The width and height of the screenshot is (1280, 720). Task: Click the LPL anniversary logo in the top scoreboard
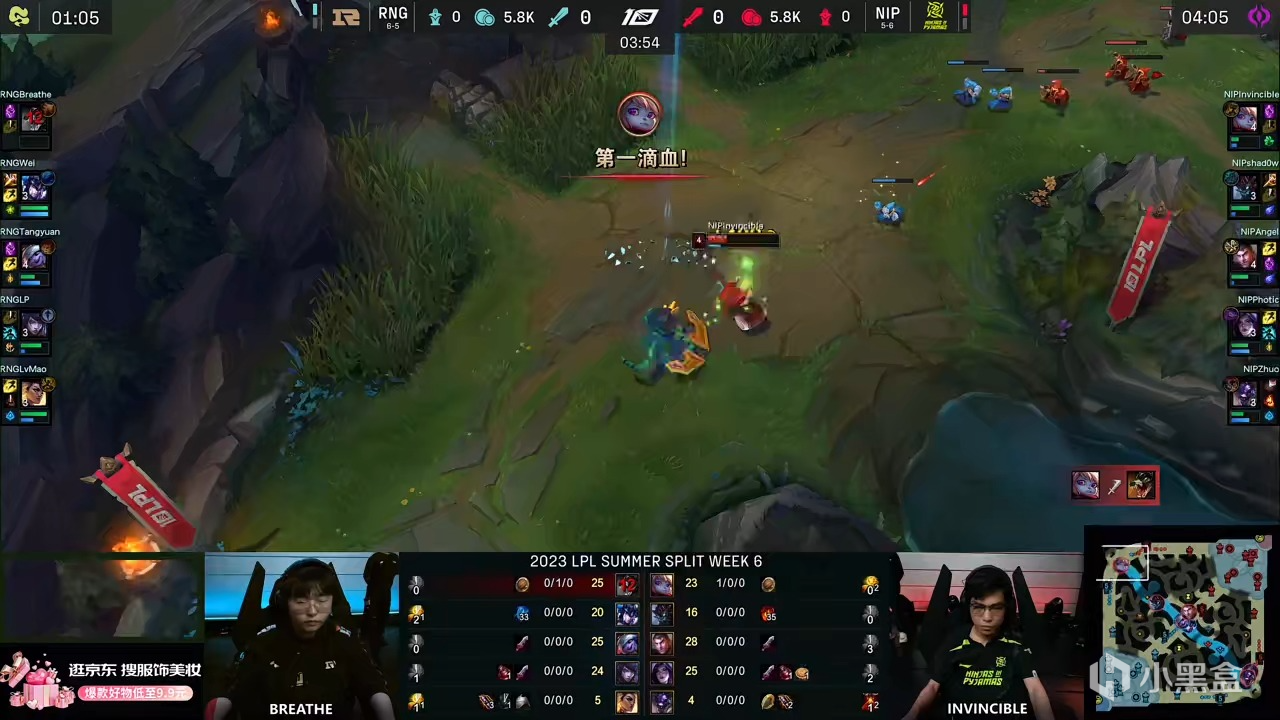click(x=639, y=16)
